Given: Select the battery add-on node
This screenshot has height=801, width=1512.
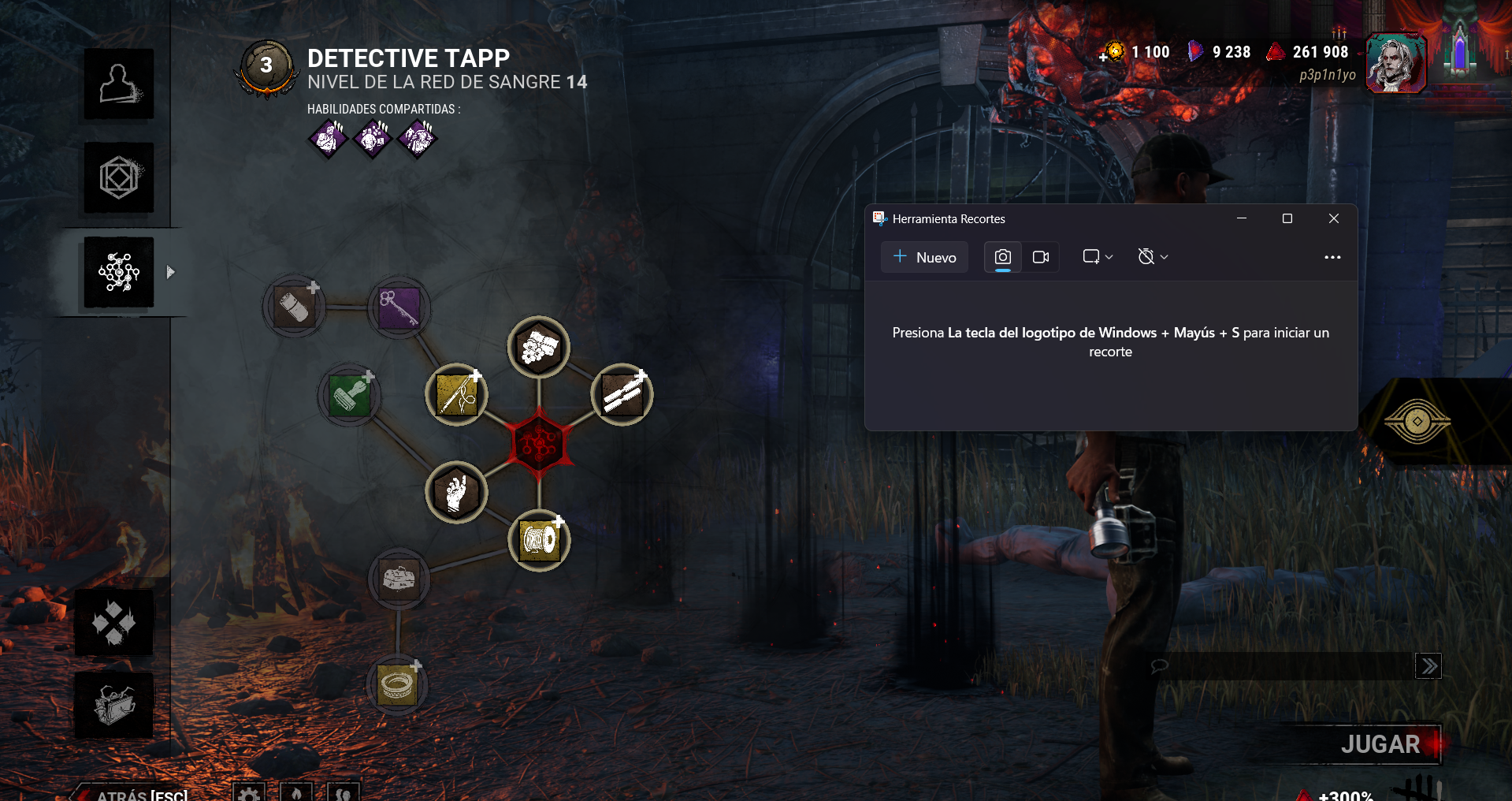Looking at the screenshot, I should [x=294, y=307].
